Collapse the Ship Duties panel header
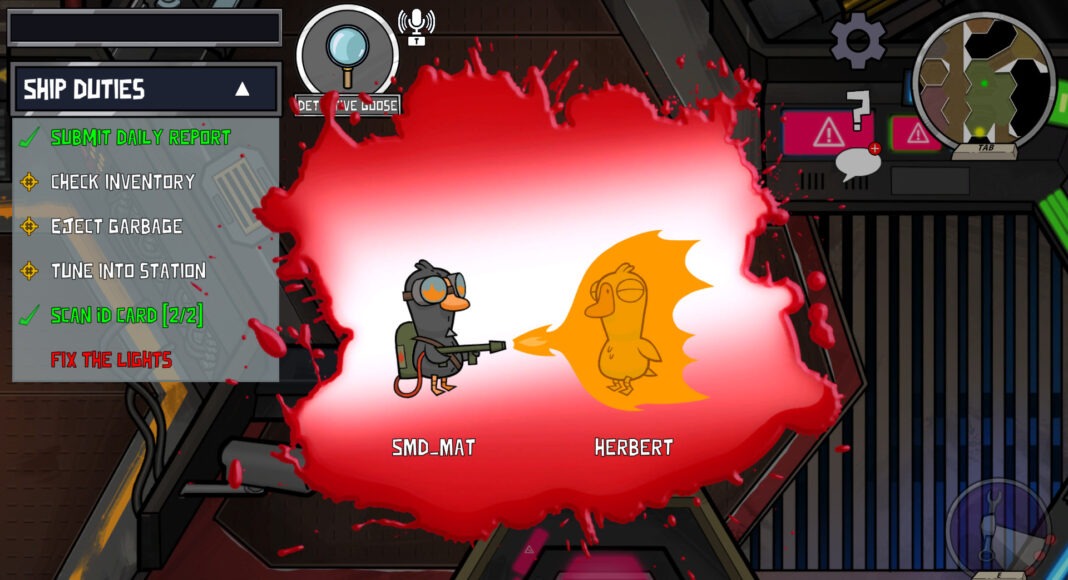Screen dimensions: 1068x580 (x=241, y=89)
